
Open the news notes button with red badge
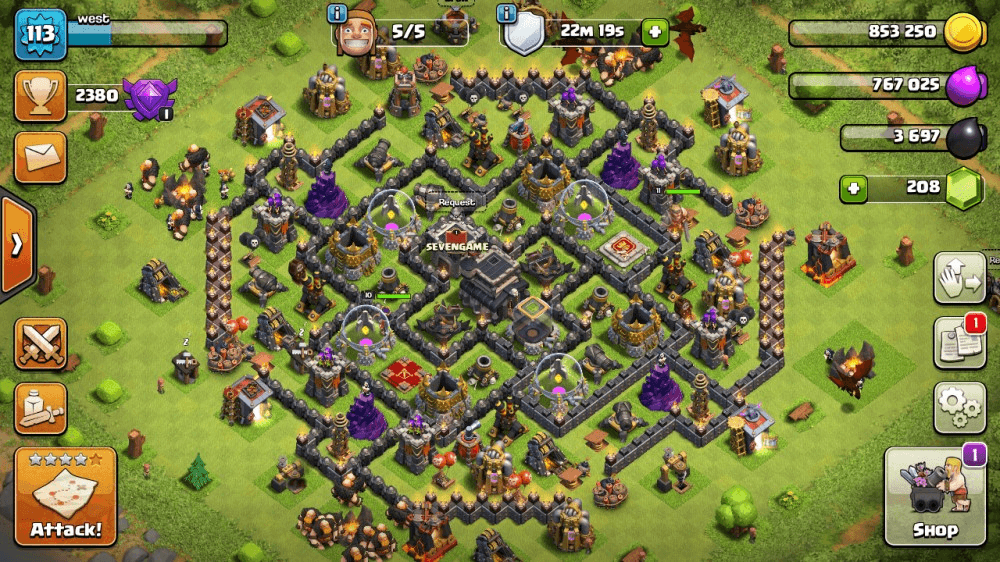[959, 343]
